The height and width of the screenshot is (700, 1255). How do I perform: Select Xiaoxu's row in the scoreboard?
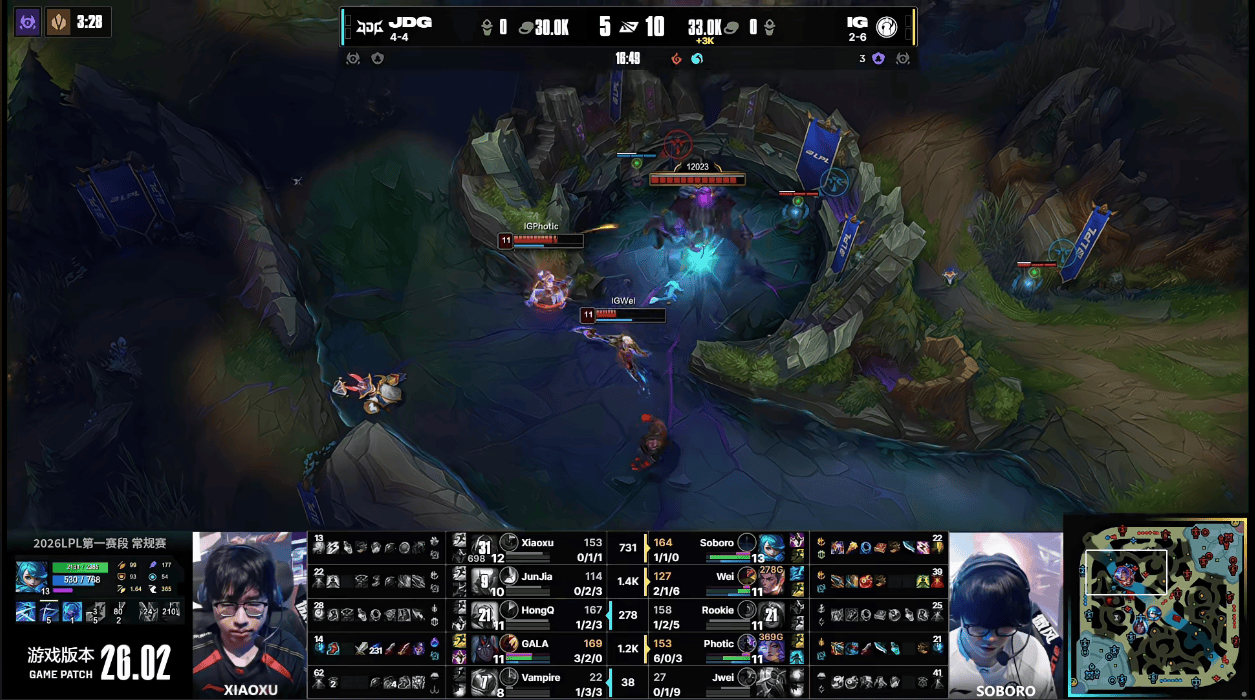(540, 548)
